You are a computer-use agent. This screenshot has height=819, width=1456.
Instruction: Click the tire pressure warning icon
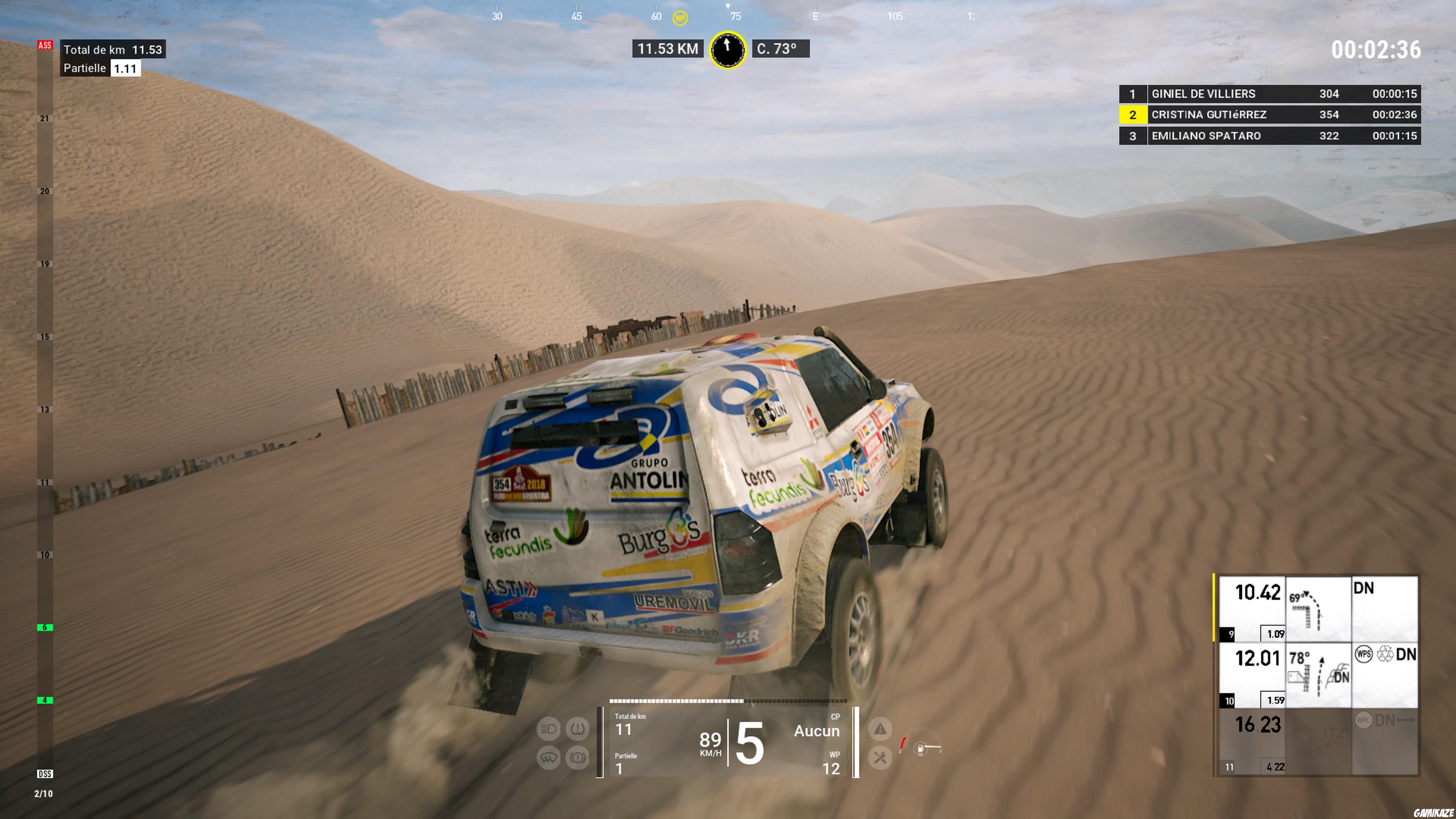[x=578, y=729]
